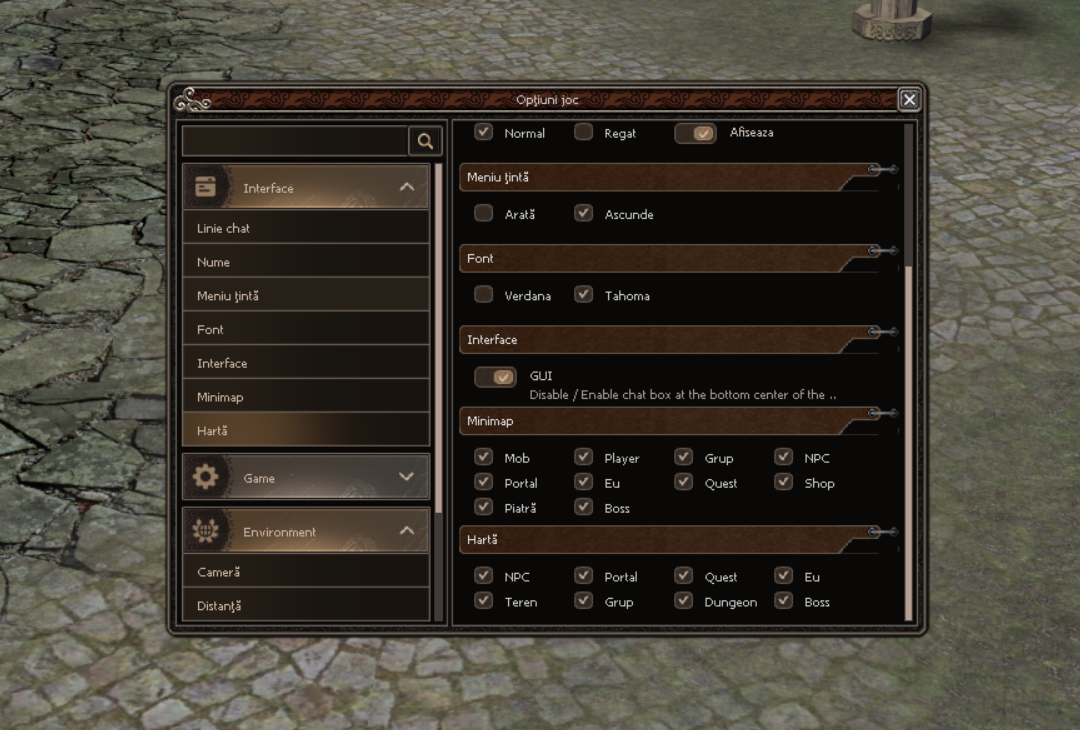Toggle the Afiseaza switch
Viewport: 1080px width, 730px height.
click(x=695, y=133)
